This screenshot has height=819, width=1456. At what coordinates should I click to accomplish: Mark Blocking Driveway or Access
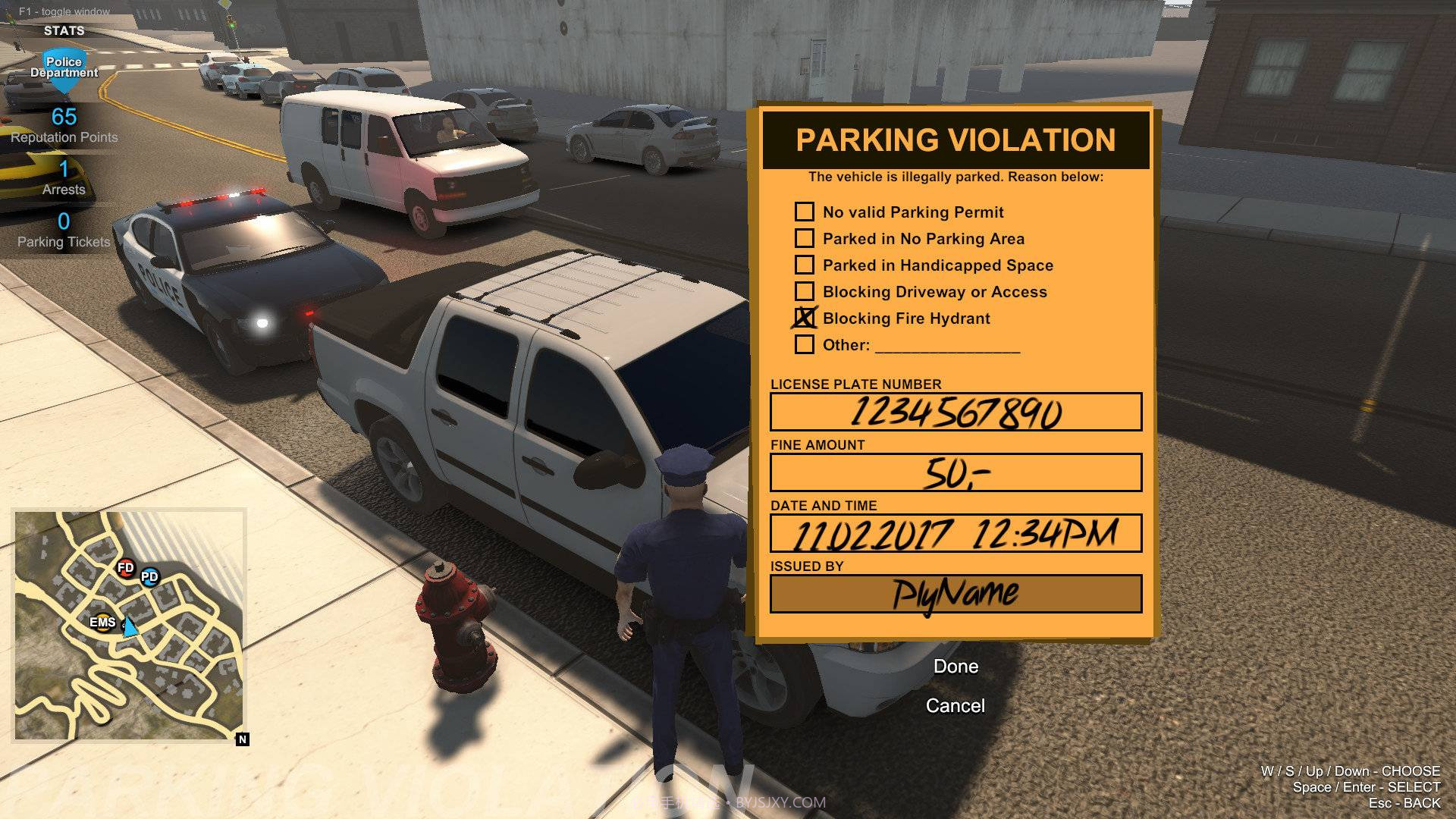coord(804,291)
